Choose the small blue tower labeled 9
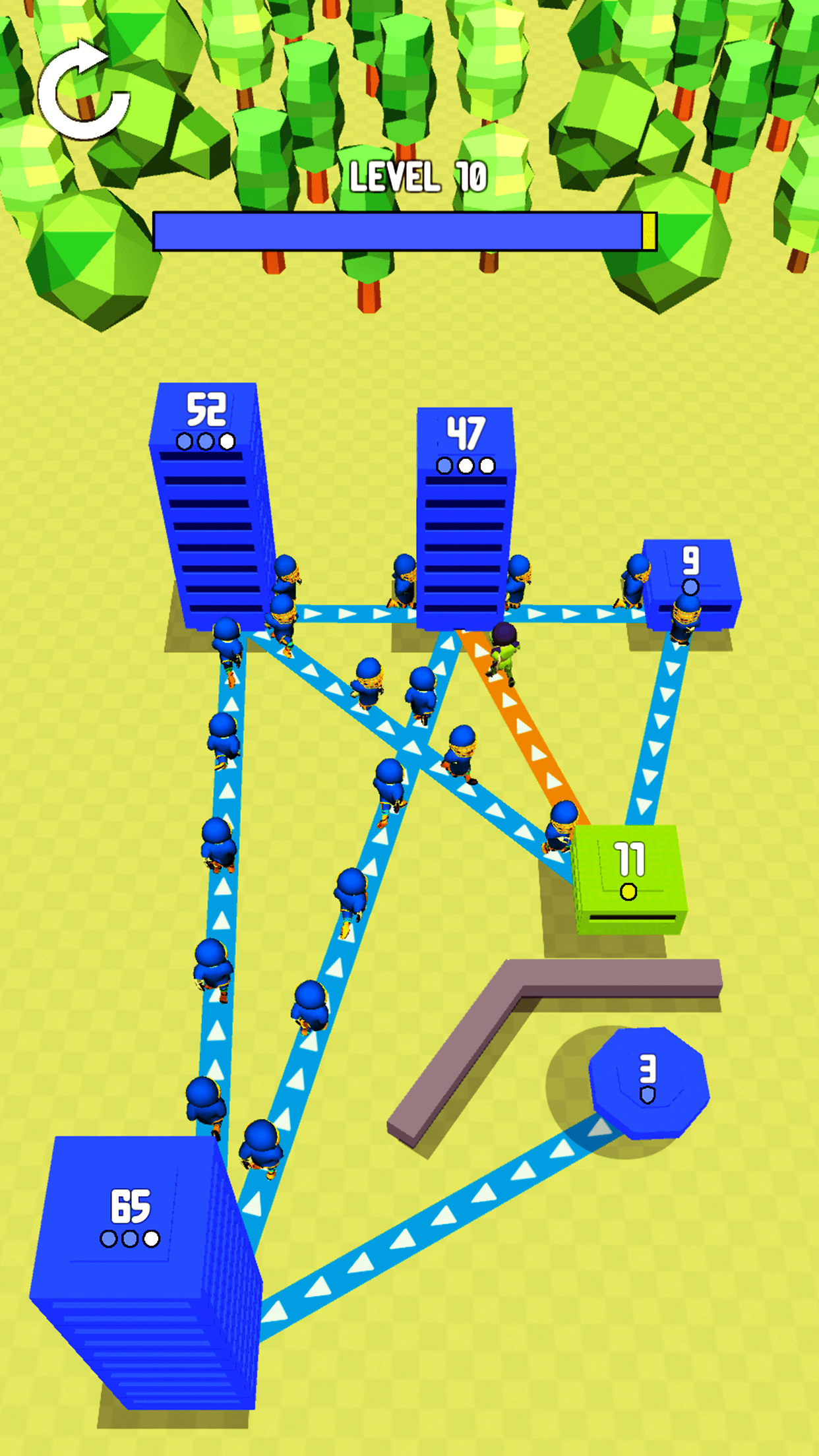The image size is (819, 1456). tap(691, 580)
